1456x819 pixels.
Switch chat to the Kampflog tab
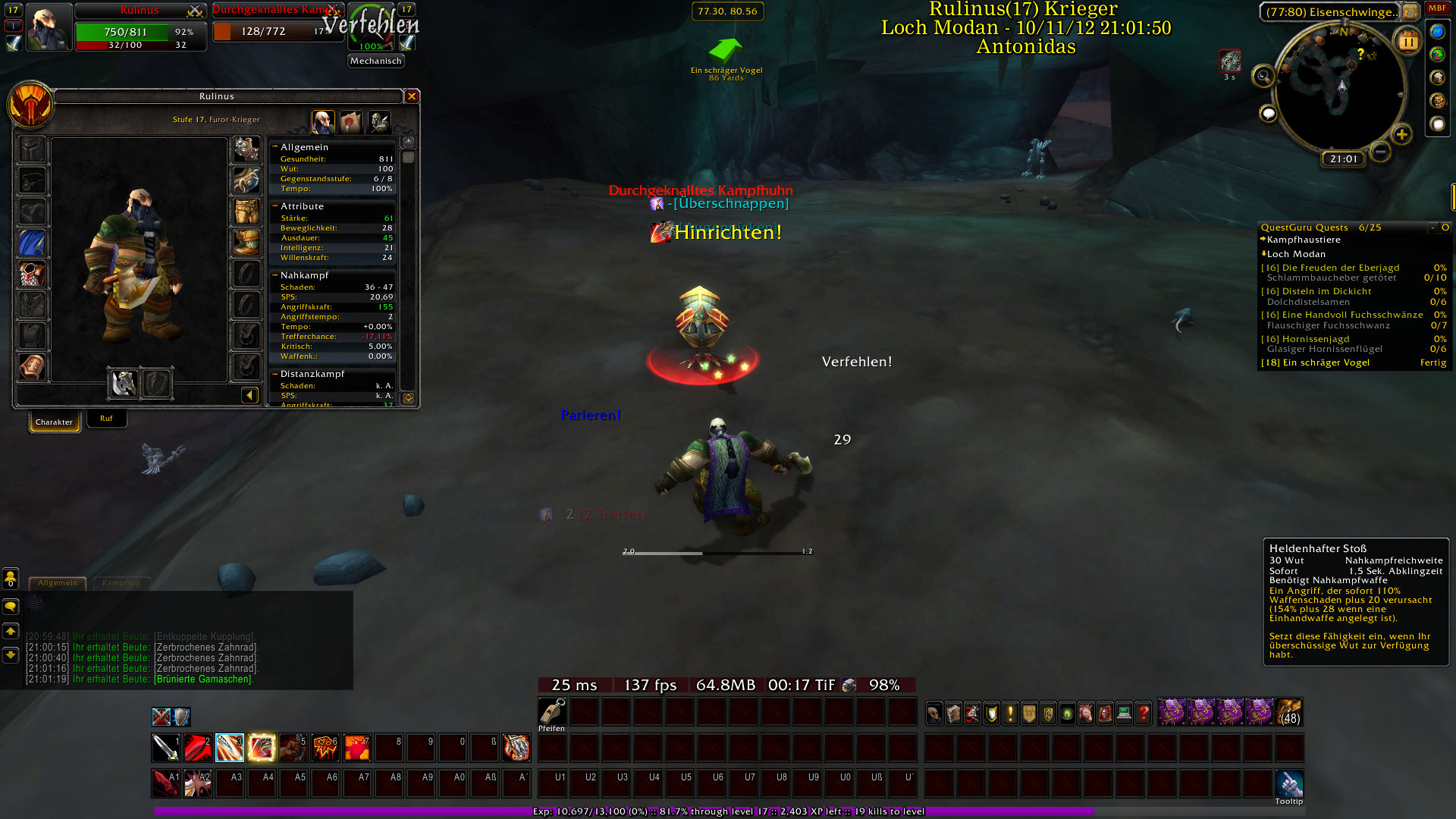tap(121, 583)
